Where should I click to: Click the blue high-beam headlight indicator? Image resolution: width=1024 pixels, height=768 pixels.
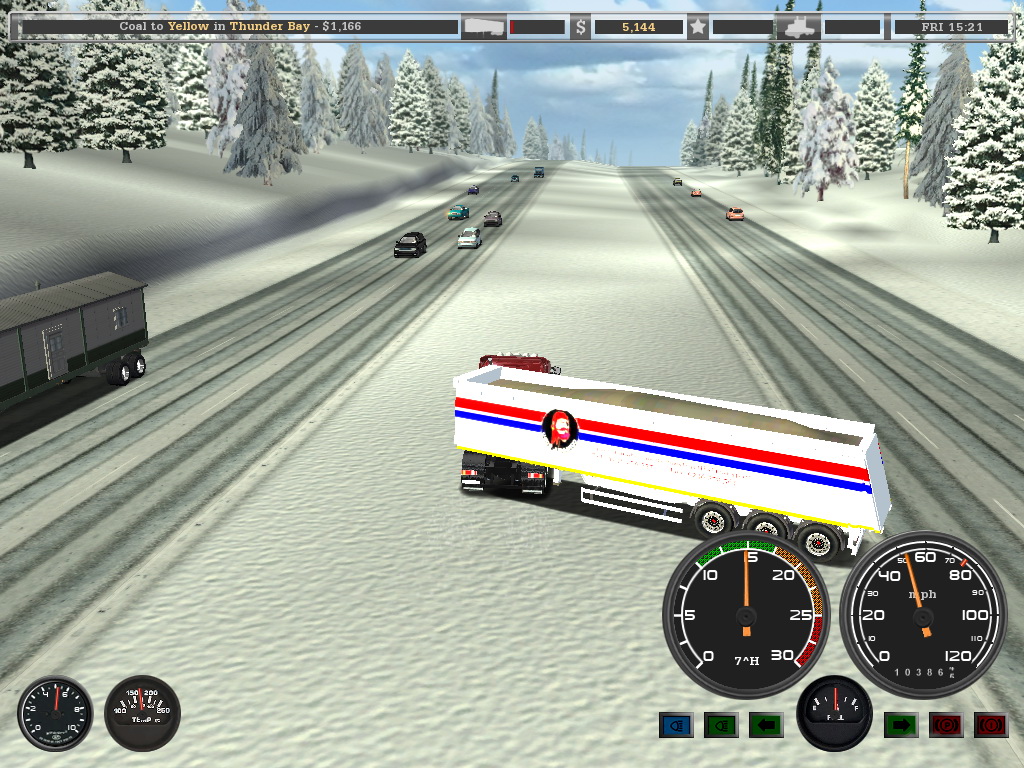click(x=676, y=725)
